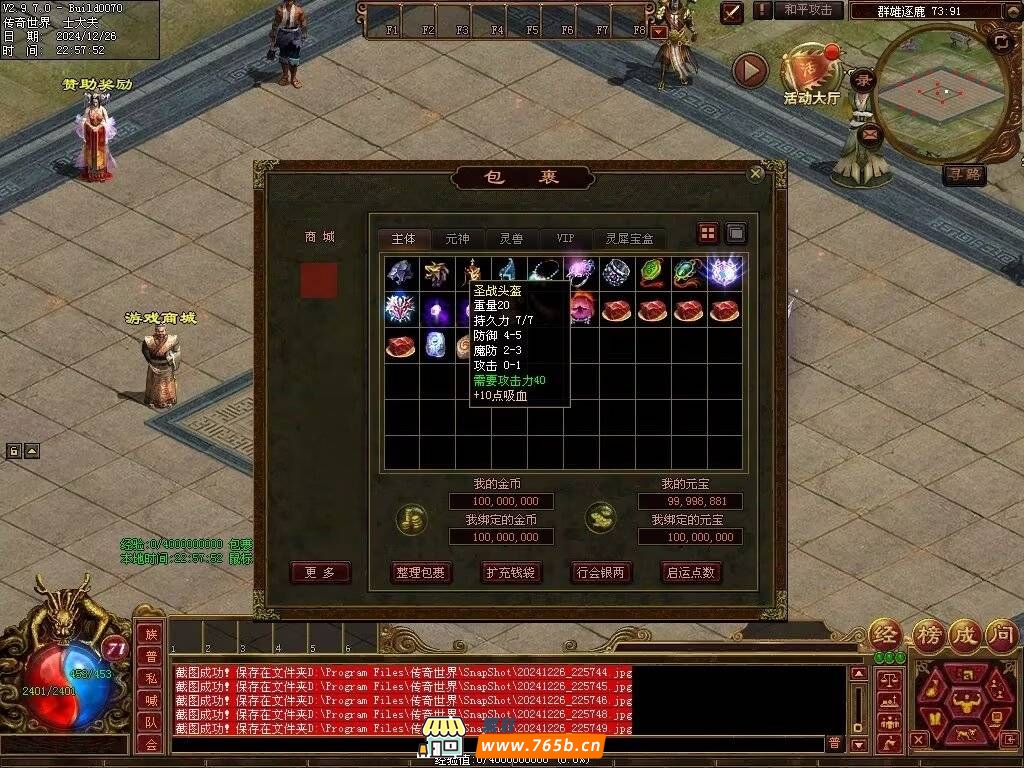Toggle the 和平攻击 attack mode
Viewport: 1024px width, 768px height.
[808, 10]
